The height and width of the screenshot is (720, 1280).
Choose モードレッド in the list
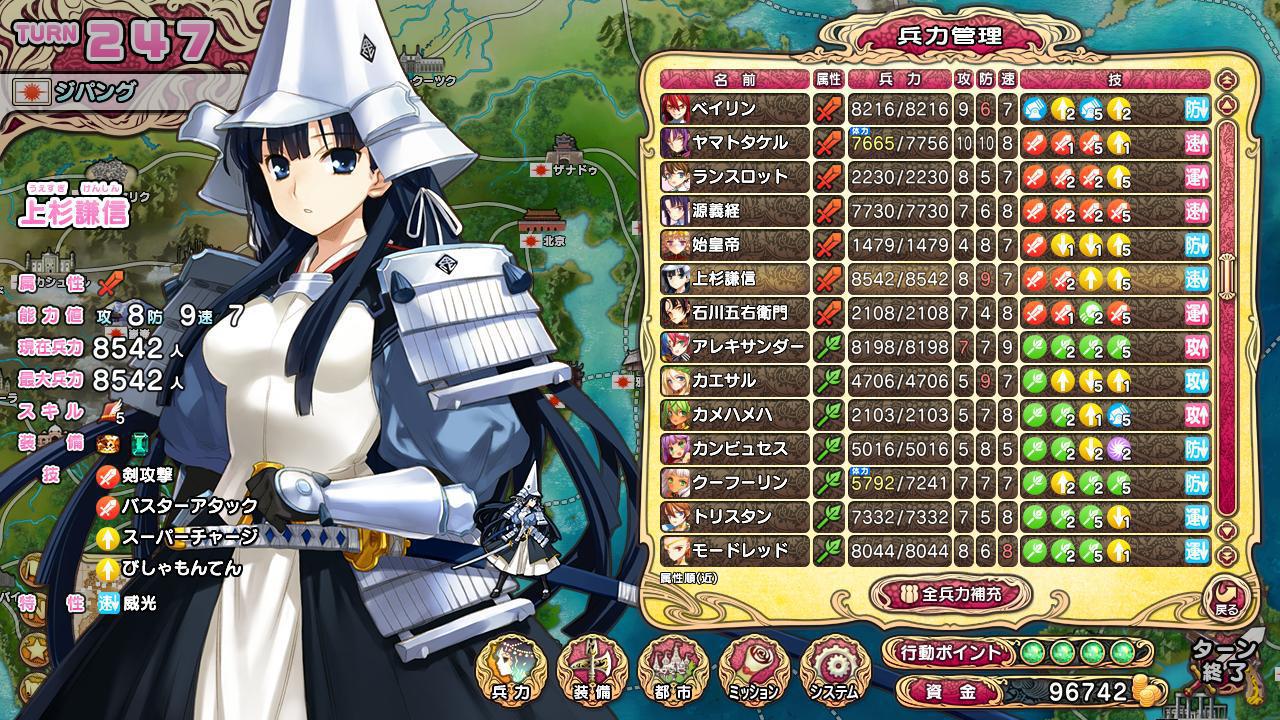pyautogui.click(x=735, y=551)
